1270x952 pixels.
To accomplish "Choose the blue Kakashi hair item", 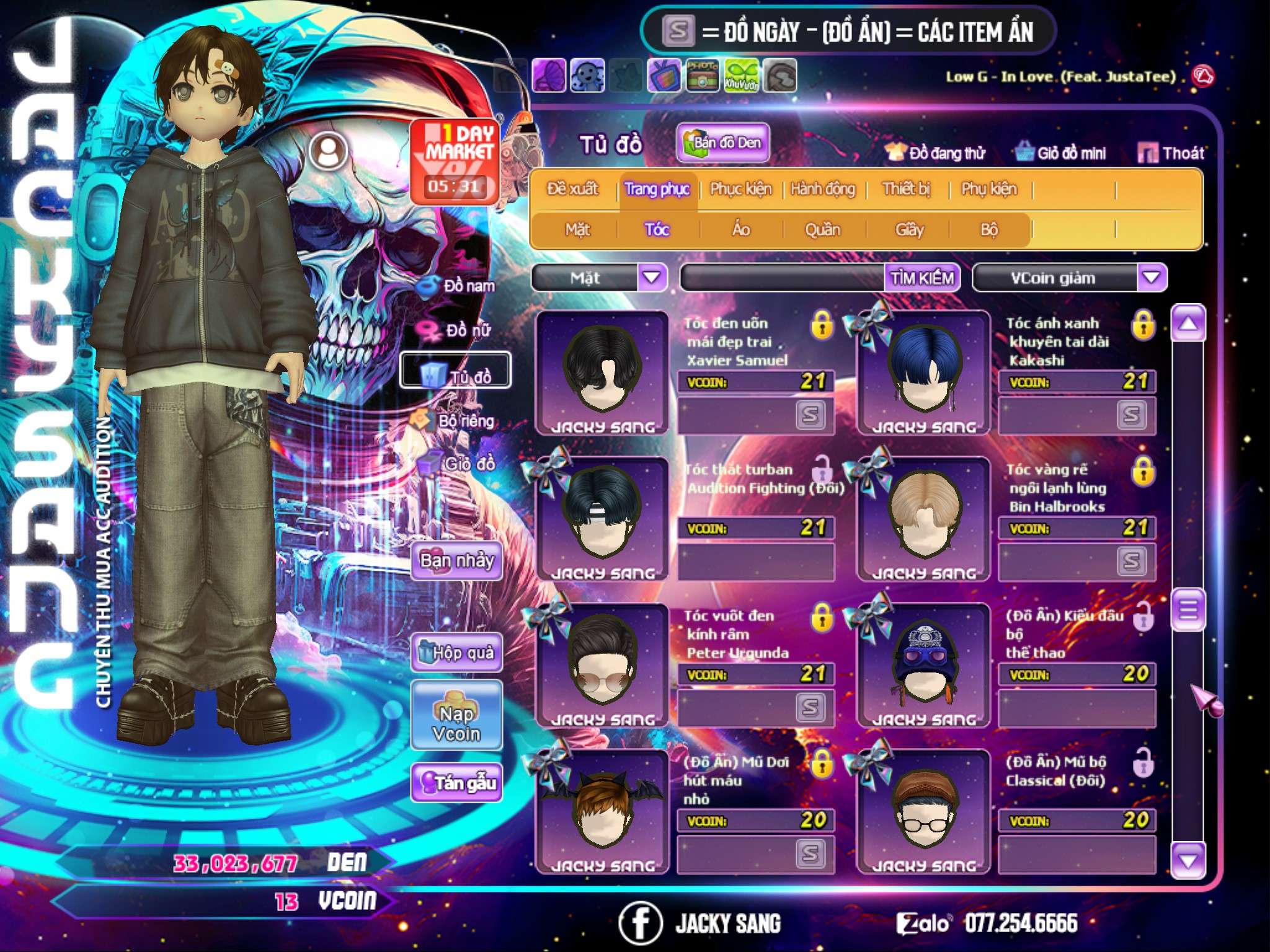I will (x=923, y=372).
